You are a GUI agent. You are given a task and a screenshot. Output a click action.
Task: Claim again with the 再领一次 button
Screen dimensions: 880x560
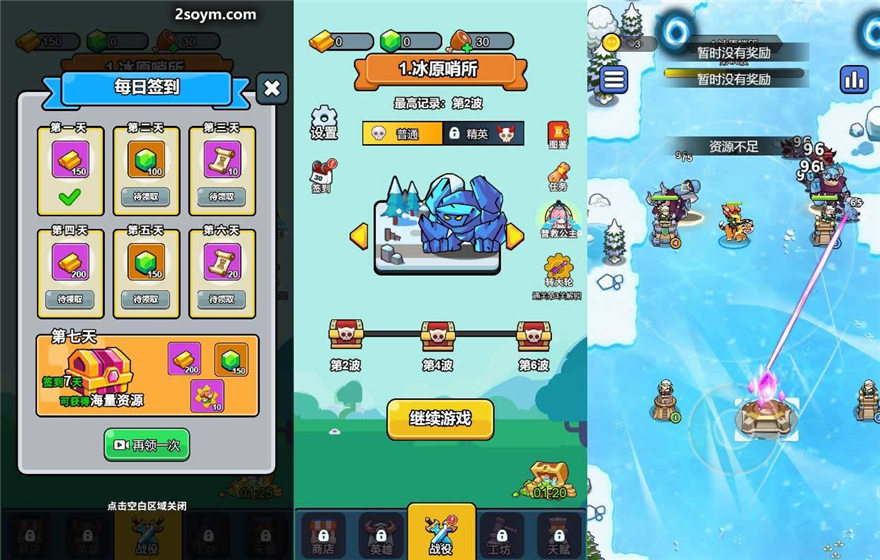click(x=146, y=444)
